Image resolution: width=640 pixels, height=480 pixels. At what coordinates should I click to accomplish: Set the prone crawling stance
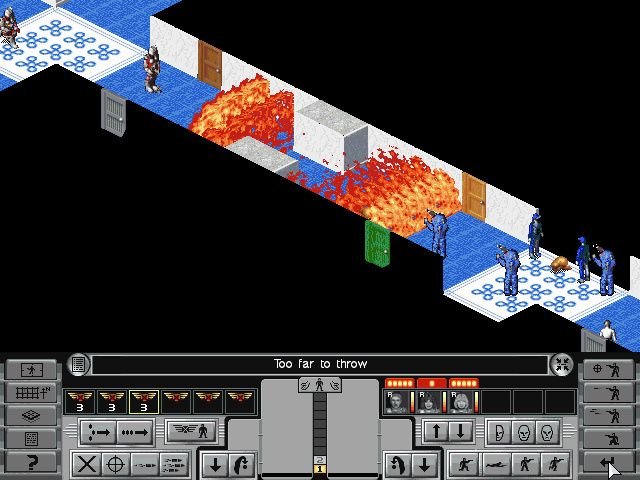tap(493, 464)
